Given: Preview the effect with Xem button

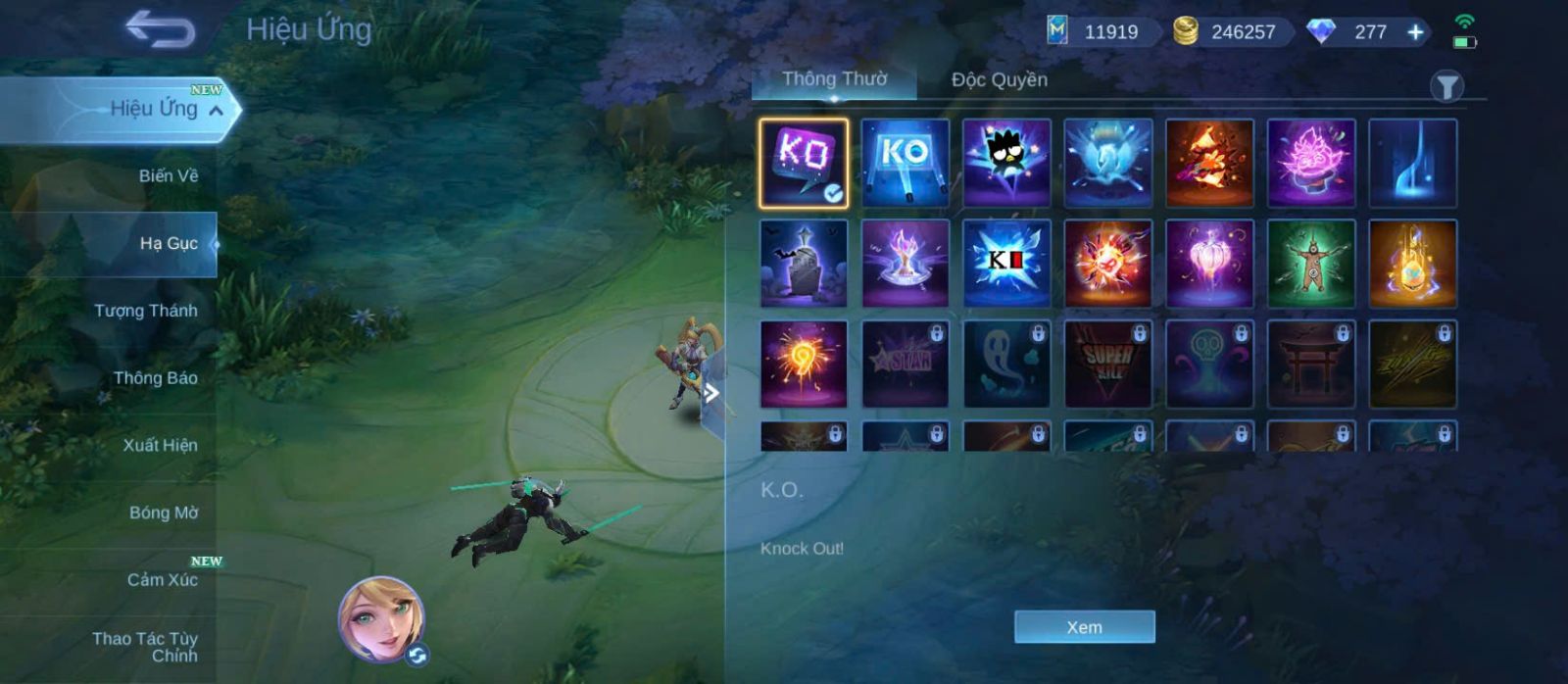Looking at the screenshot, I should tap(1084, 627).
